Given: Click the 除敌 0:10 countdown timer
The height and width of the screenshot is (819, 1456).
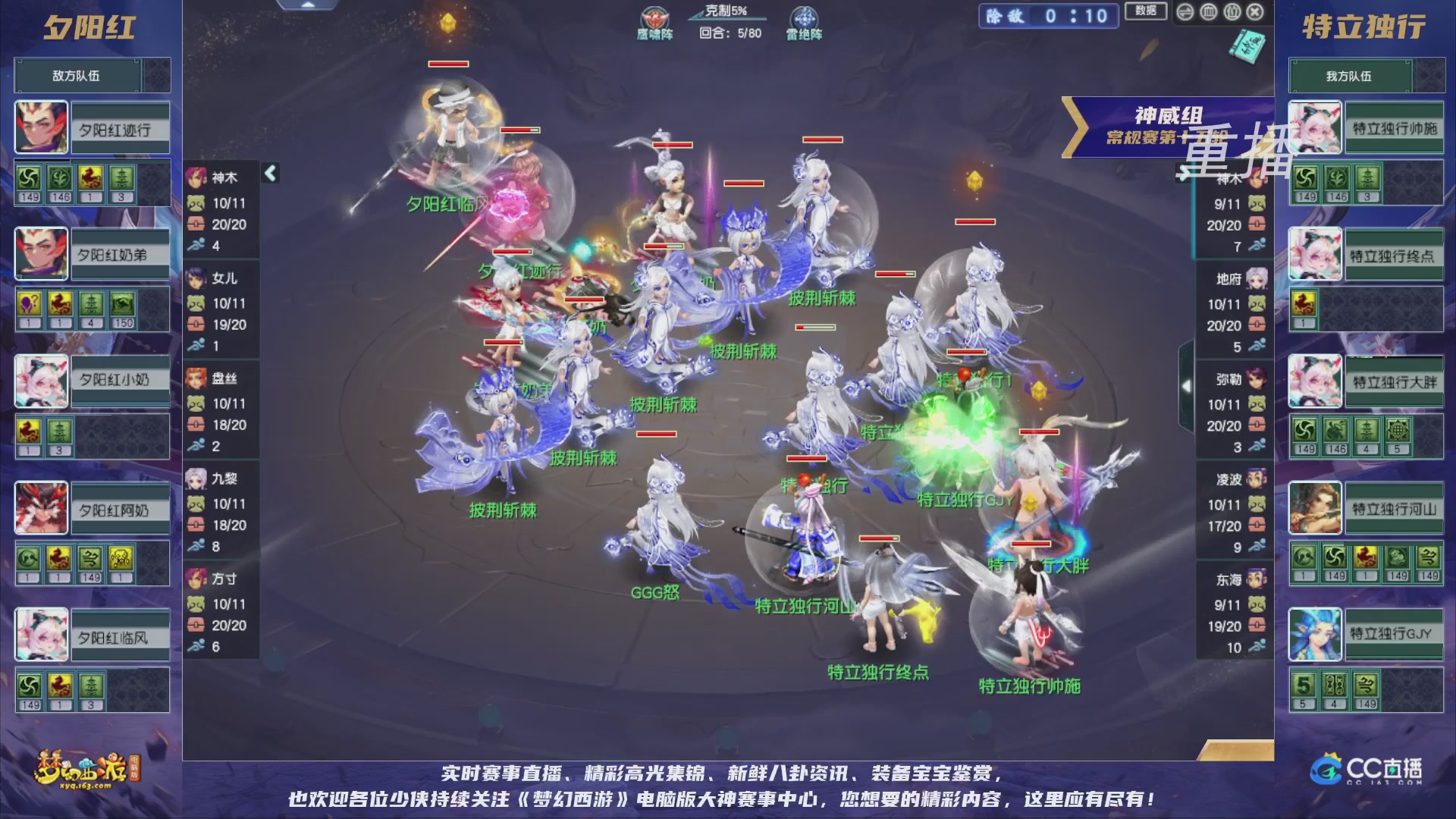Looking at the screenshot, I should [x=1048, y=17].
